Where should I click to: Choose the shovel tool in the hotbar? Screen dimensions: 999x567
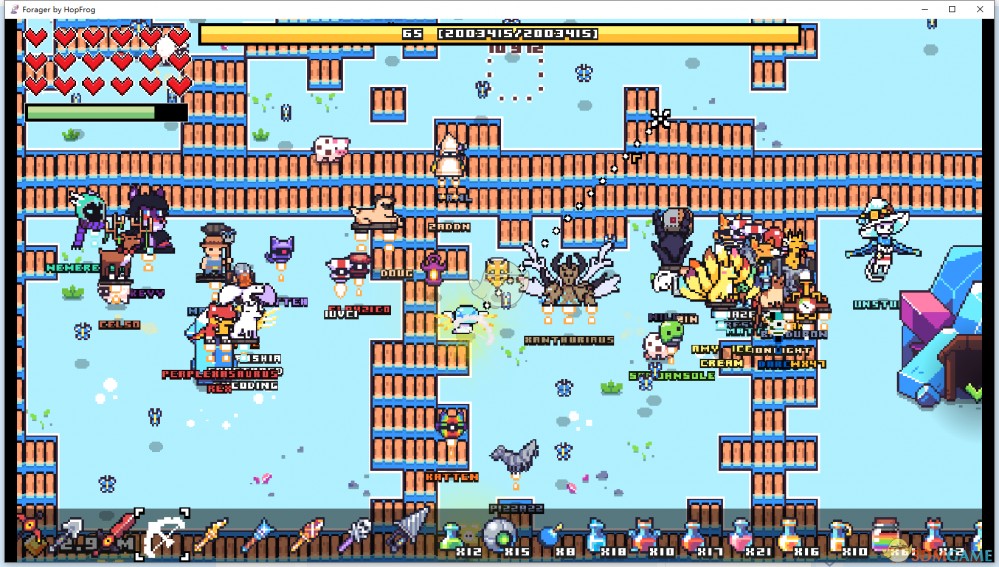click(73, 535)
